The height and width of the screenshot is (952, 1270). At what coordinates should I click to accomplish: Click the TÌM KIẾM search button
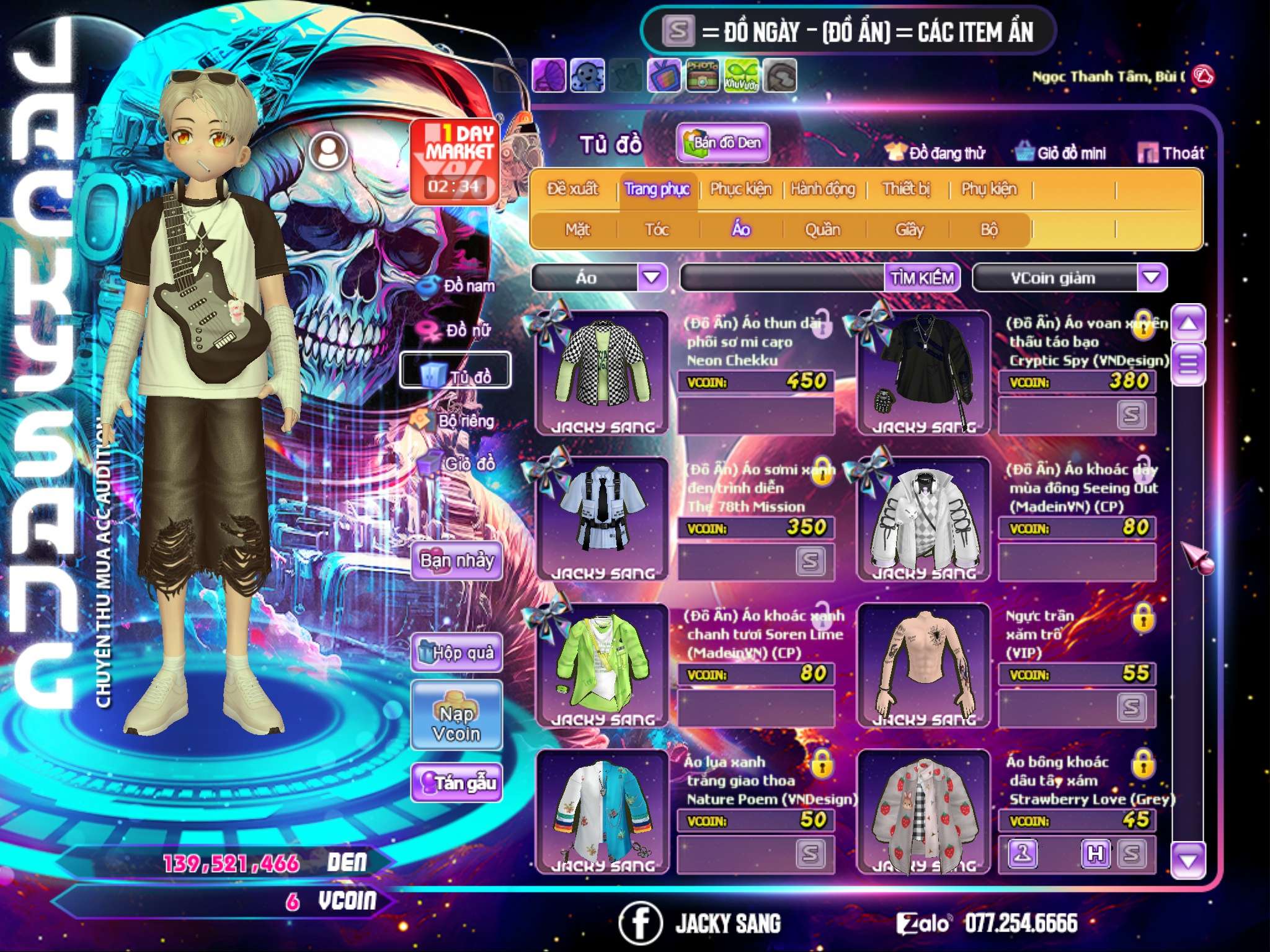tap(922, 278)
